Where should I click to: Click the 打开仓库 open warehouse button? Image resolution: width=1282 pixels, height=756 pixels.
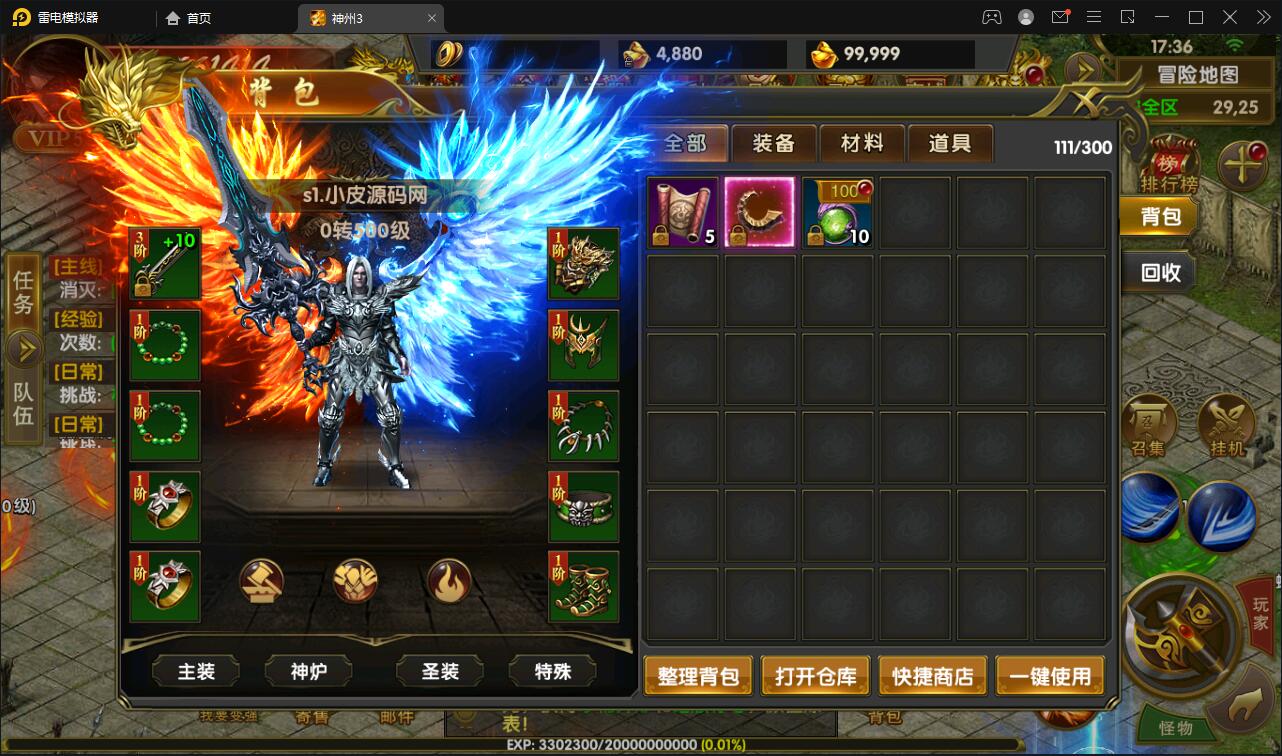[x=815, y=676]
